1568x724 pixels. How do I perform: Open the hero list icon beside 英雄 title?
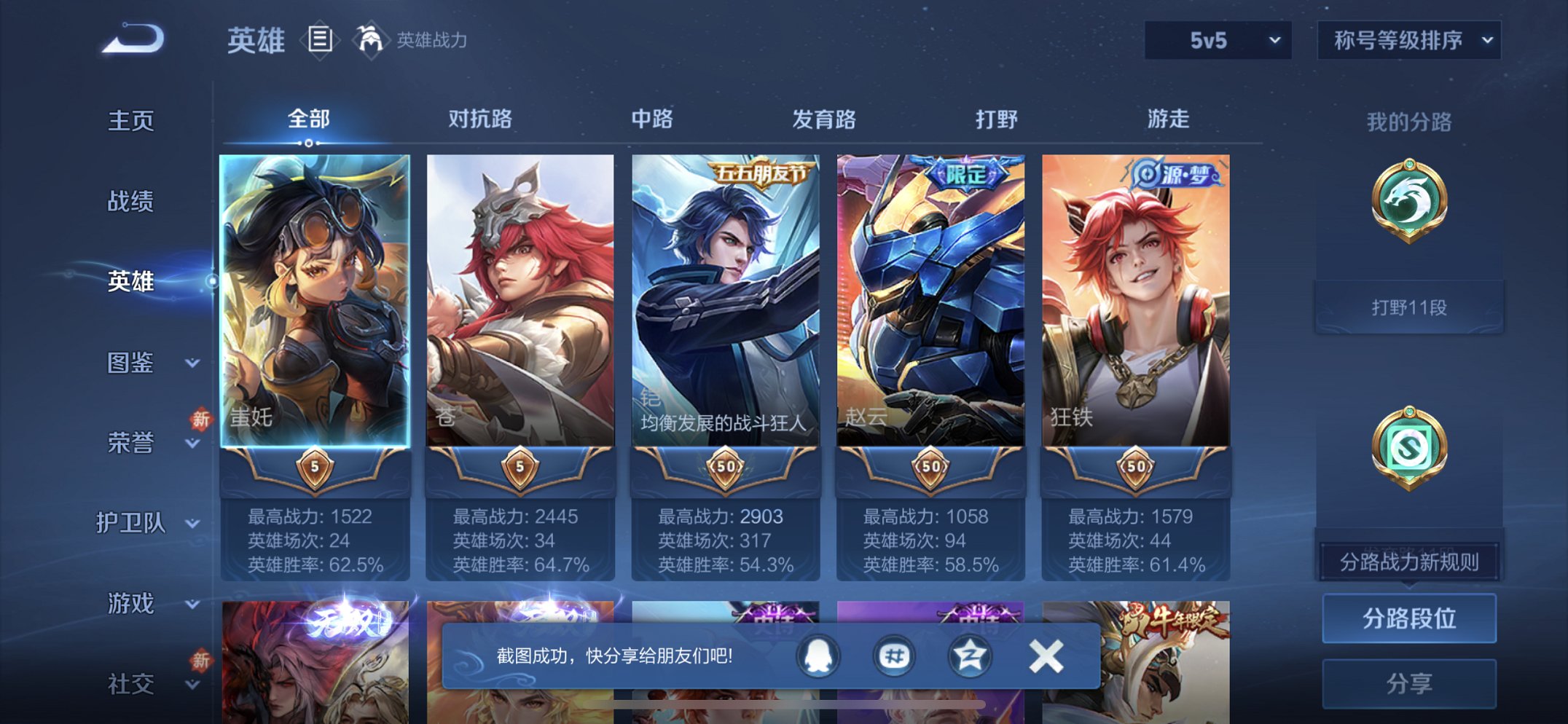(318, 40)
